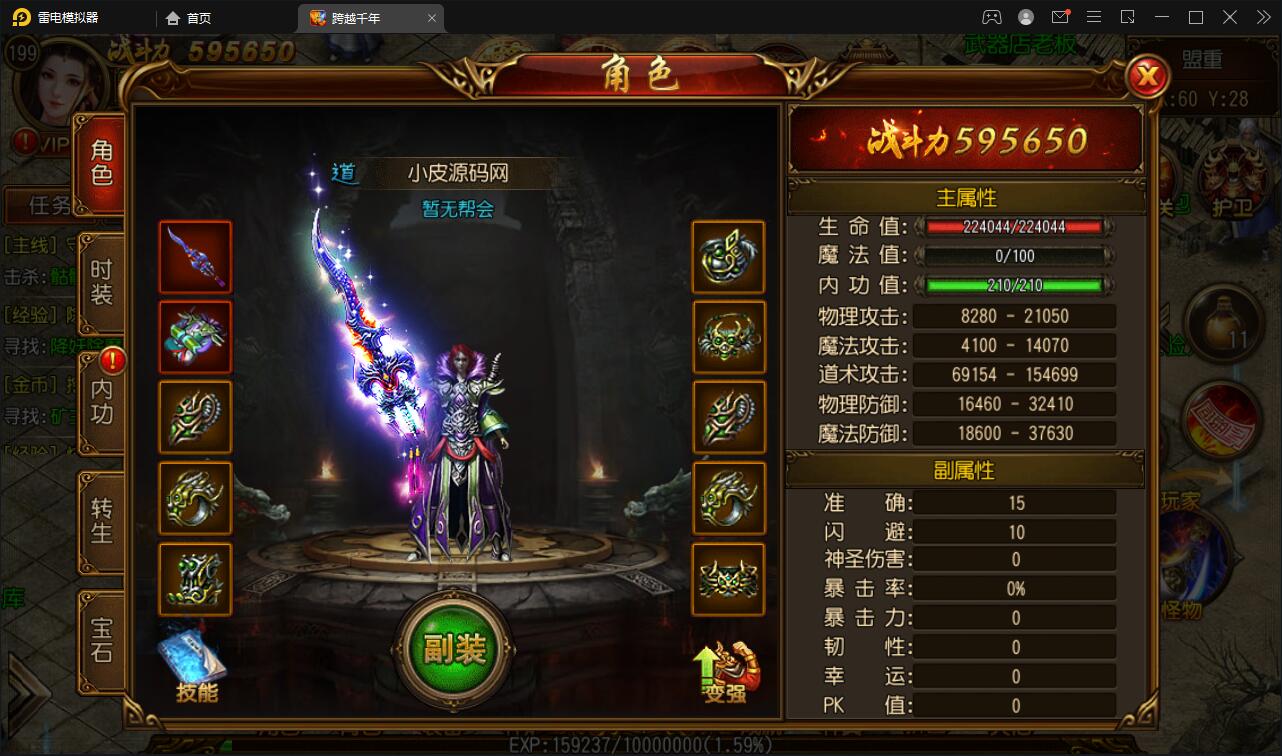Tap the 变强 power-up icon
1282x756 pixels.
pos(727,671)
